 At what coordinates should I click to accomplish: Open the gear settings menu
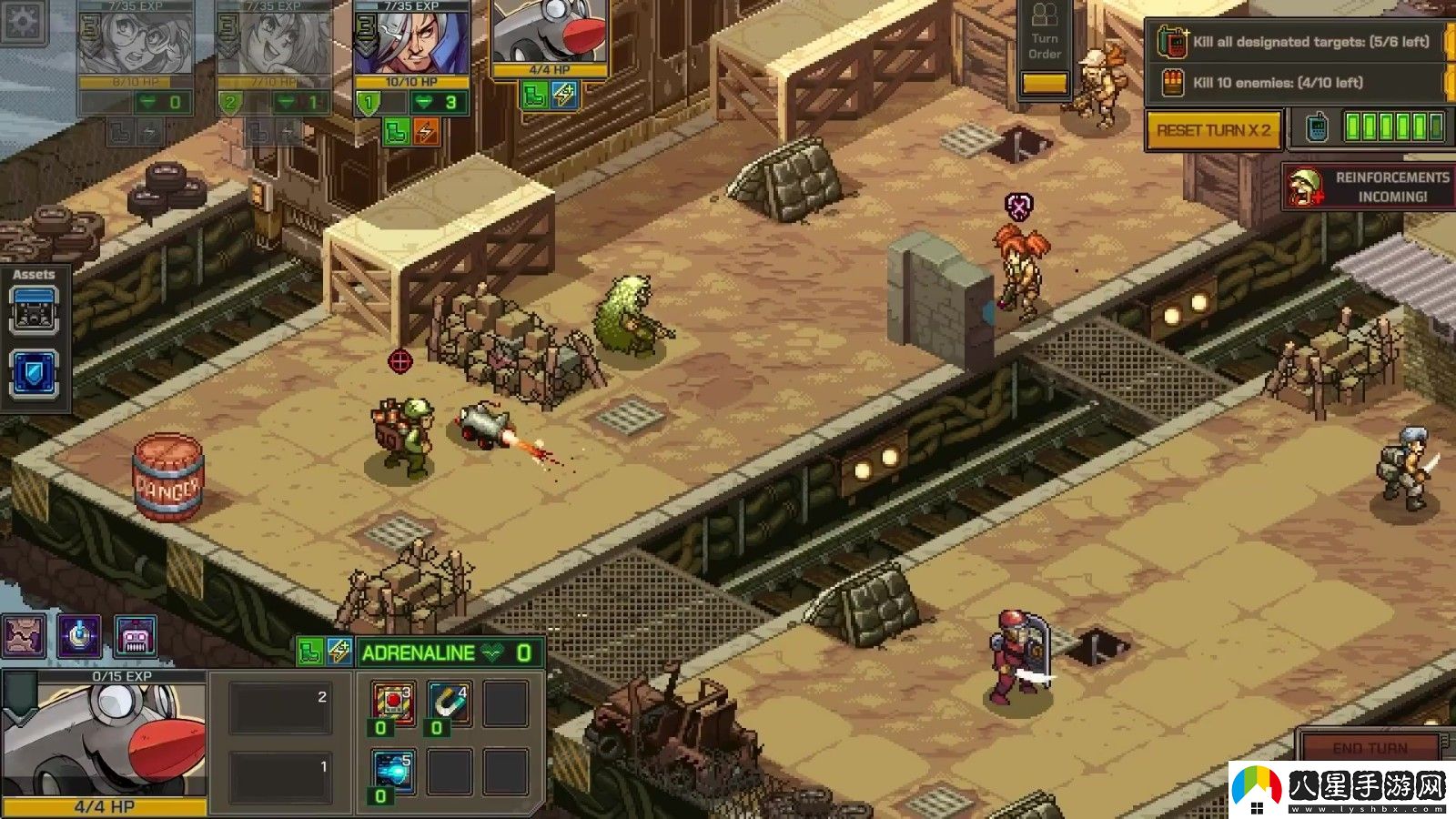click(x=22, y=20)
